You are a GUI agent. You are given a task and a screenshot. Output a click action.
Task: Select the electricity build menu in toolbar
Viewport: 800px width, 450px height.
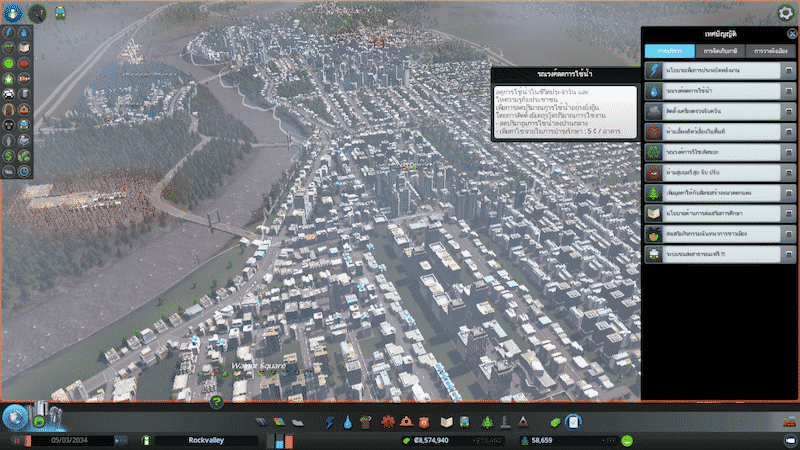coord(330,423)
